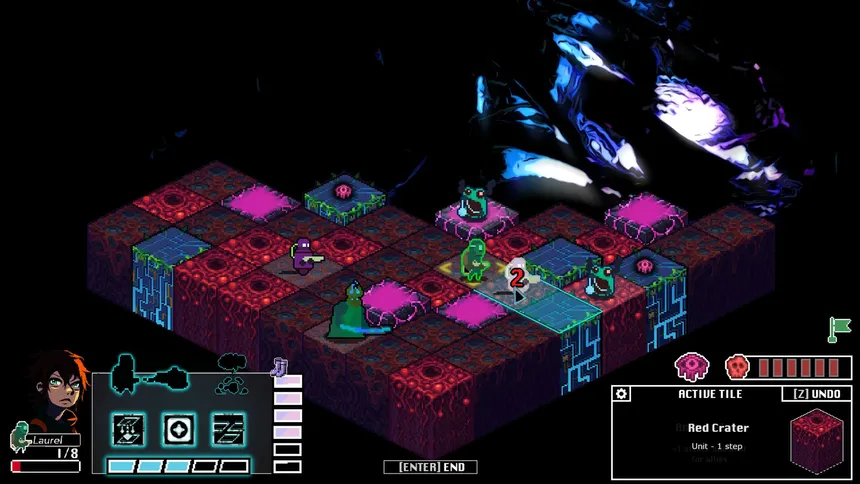The width and height of the screenshot is (860, 484).
Task: Open settings with the gear icon
Action: [622, 394]
